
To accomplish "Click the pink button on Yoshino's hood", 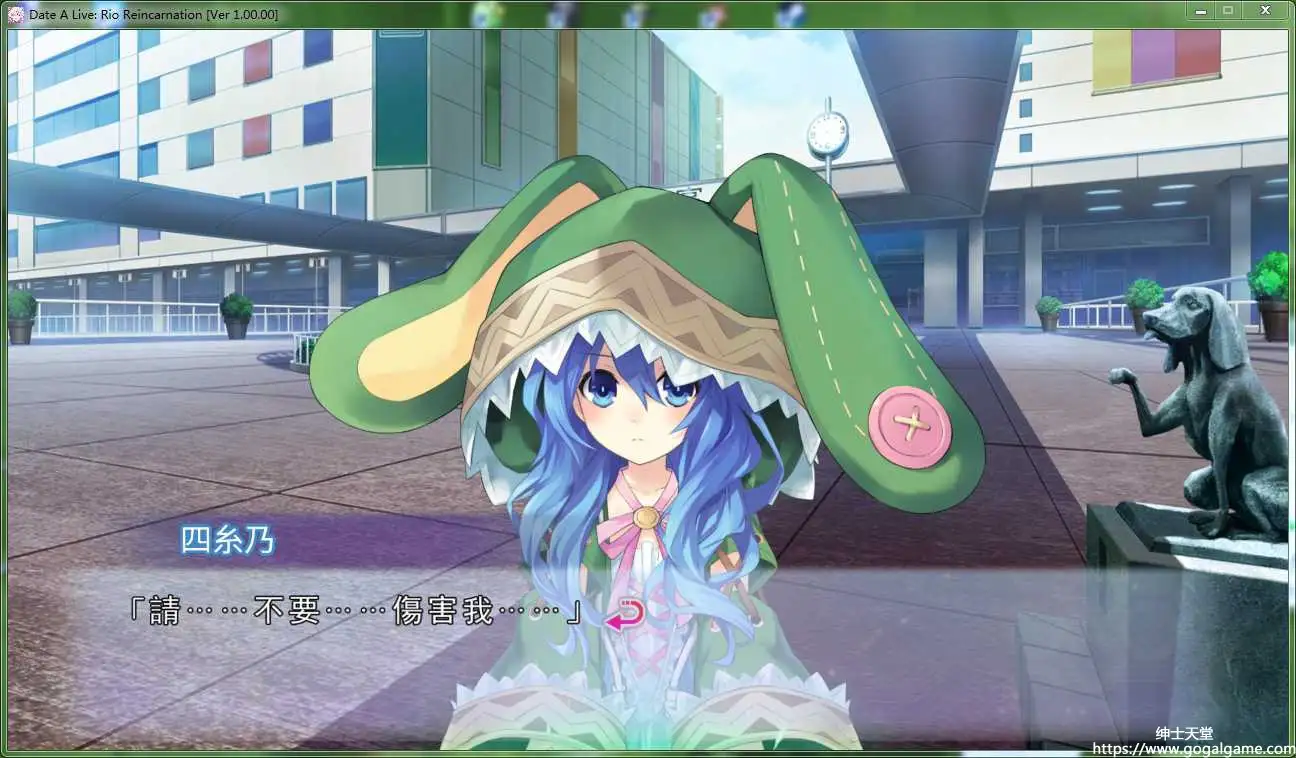I will pos(910,425).
